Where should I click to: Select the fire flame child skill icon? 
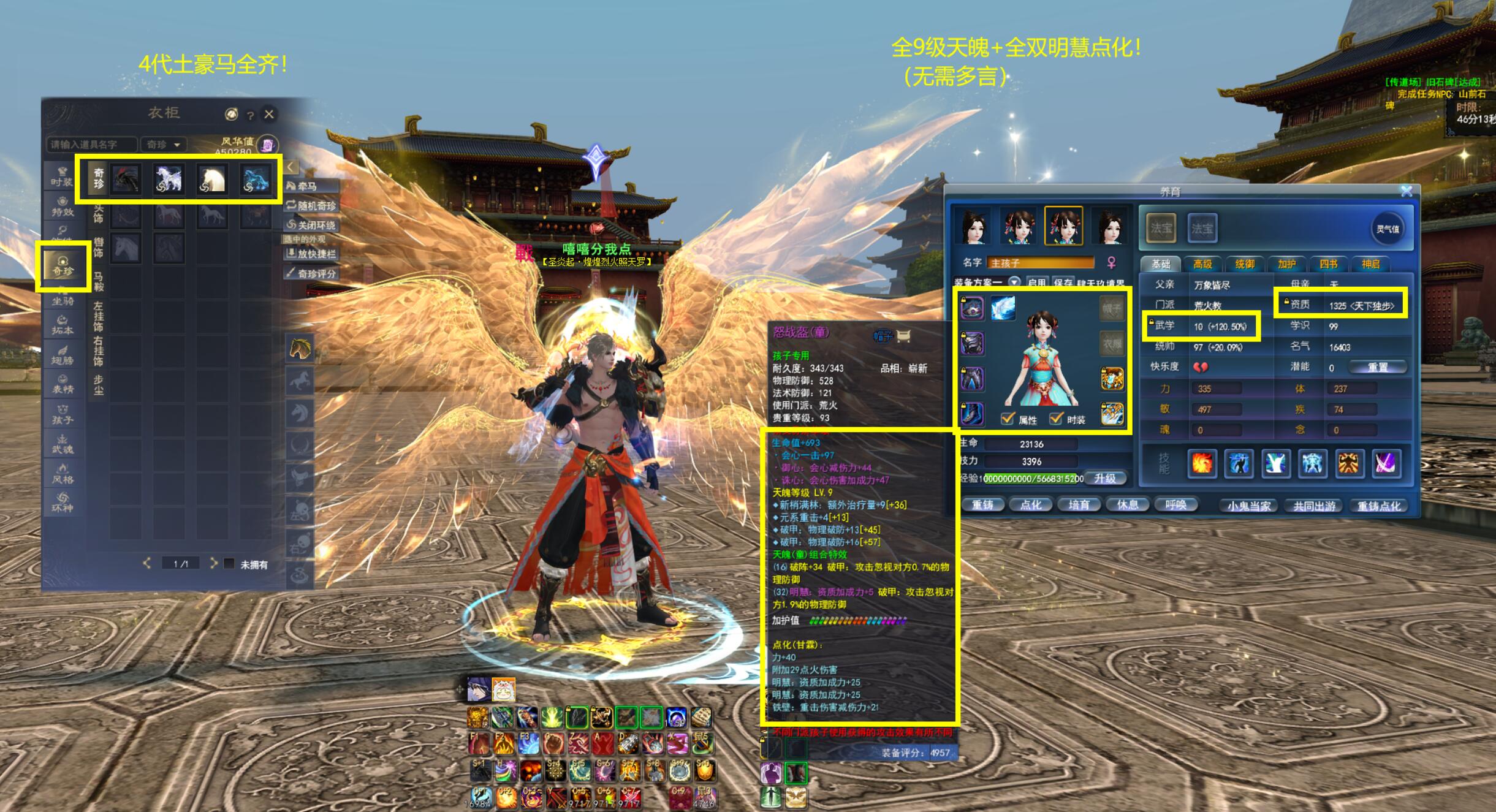click(x=1201, y=463)
